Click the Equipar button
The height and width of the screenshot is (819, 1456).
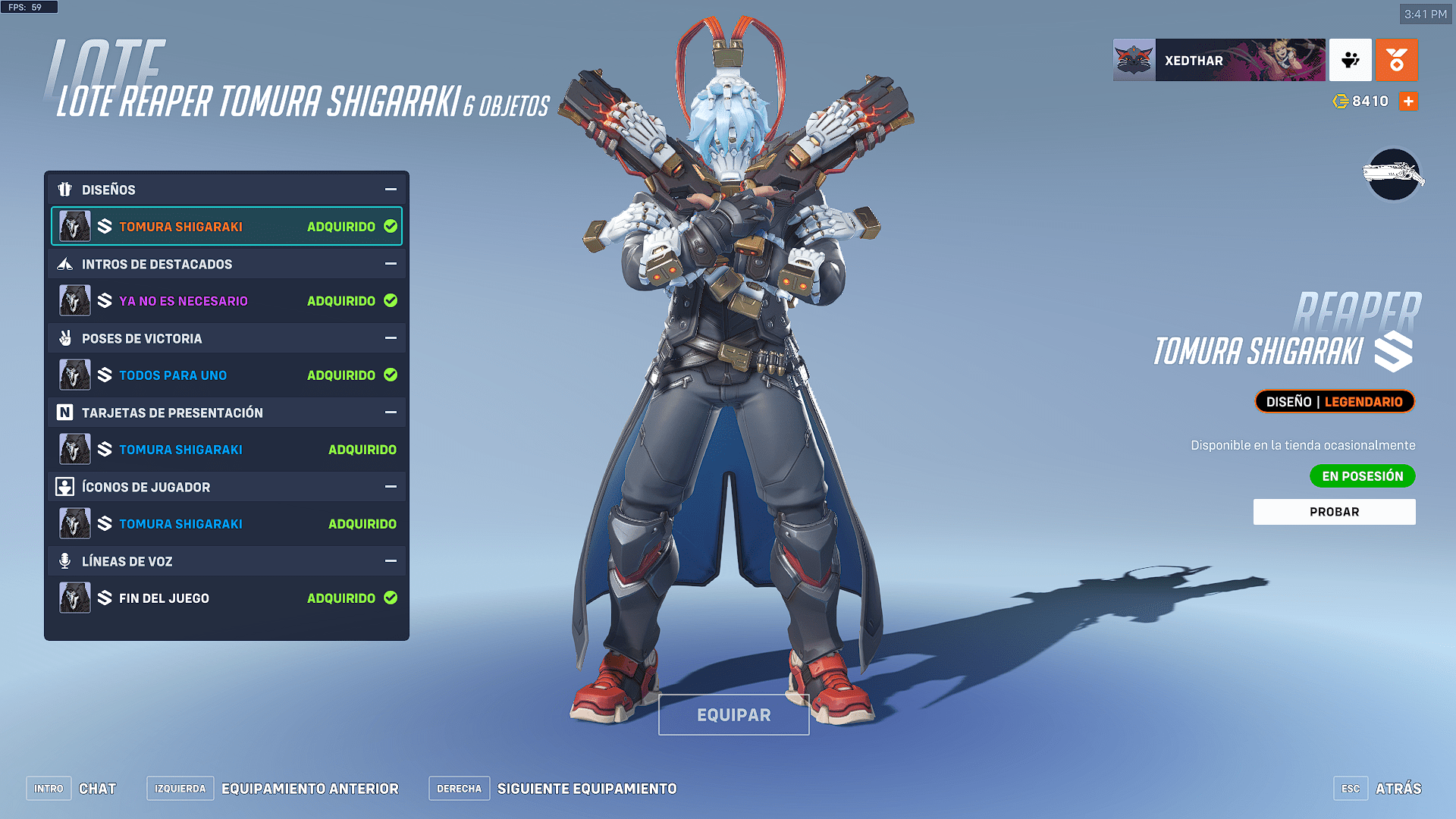[x=733, y=714]
